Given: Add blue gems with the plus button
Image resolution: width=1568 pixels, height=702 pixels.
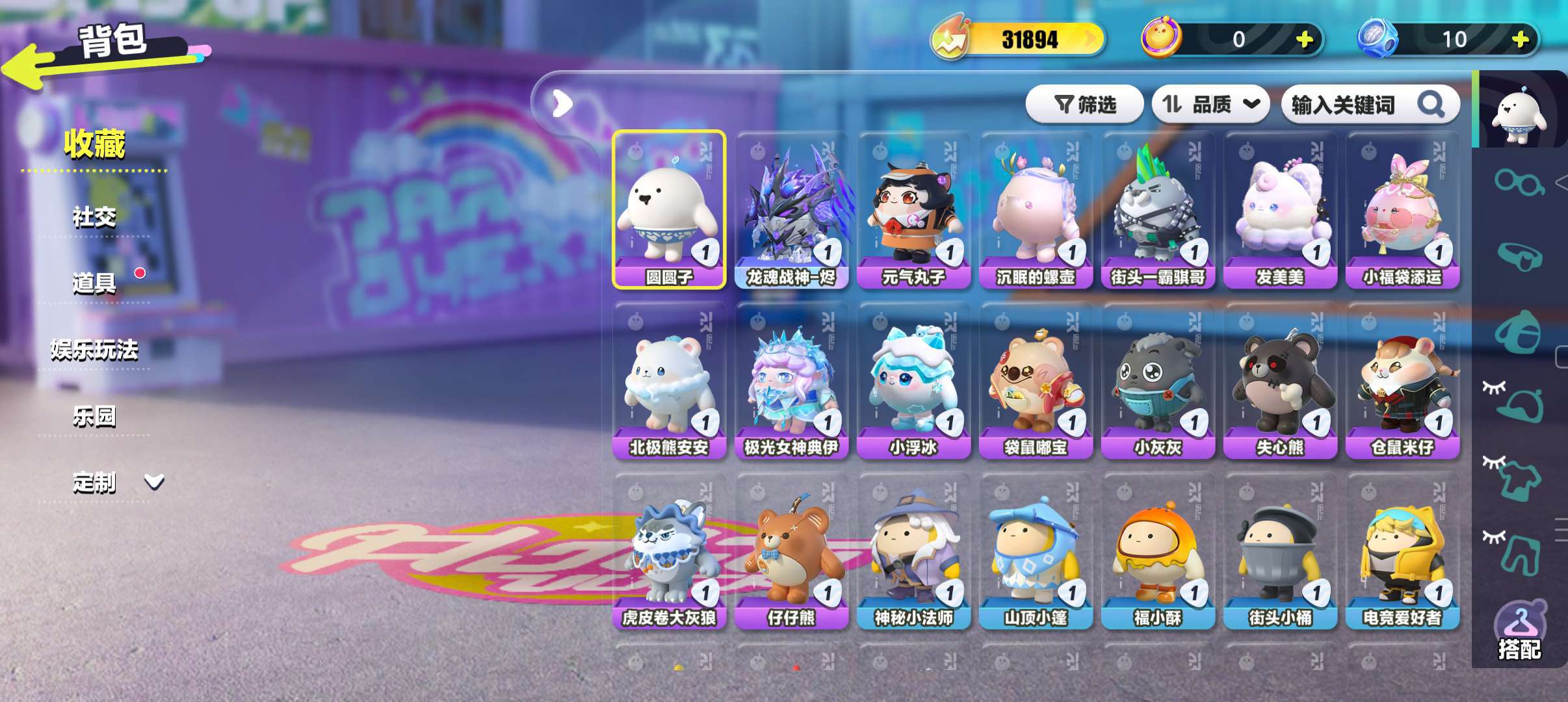Looking at the screenshot, I should [1520, 40].
